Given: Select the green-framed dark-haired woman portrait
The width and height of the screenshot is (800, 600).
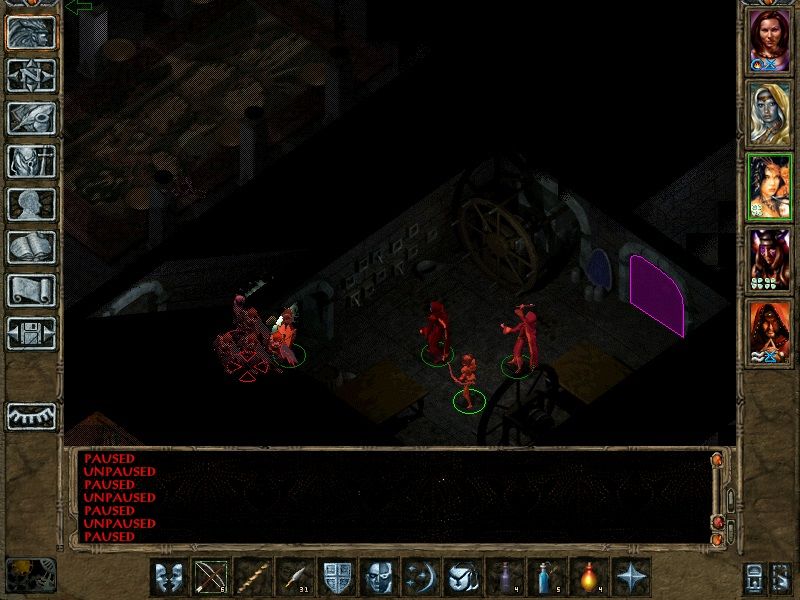Looking at the screenshot, I should [770, 186].
